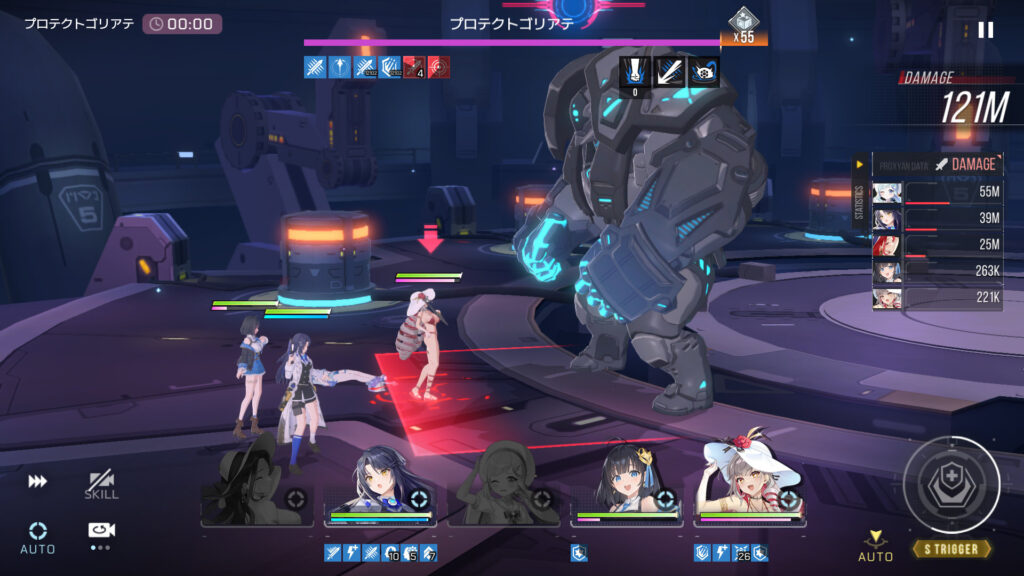Inspect the boss's snowflake debuff icon

tap(705, 71)
